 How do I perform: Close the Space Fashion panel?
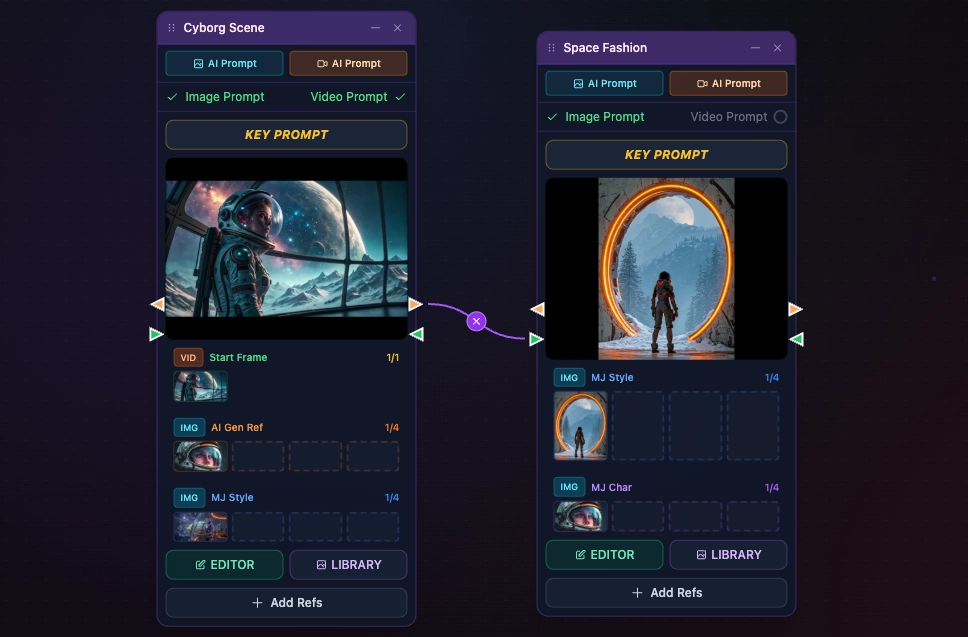777,48
